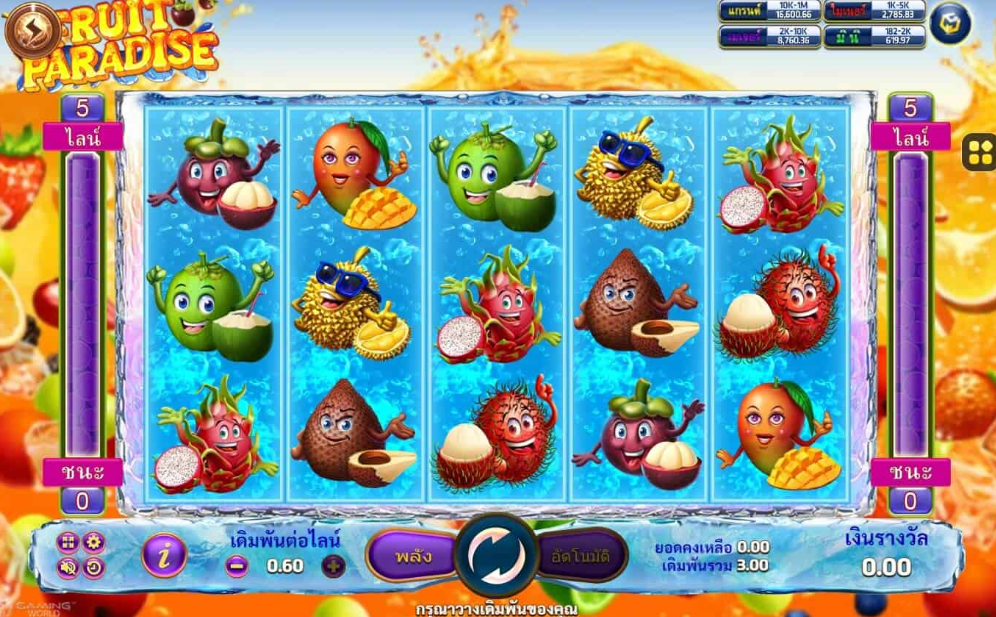Toggle sound with the muted speaker icon
Viewport: 996px width, 617px height.
pyautogui.click(x=68, y=568)
